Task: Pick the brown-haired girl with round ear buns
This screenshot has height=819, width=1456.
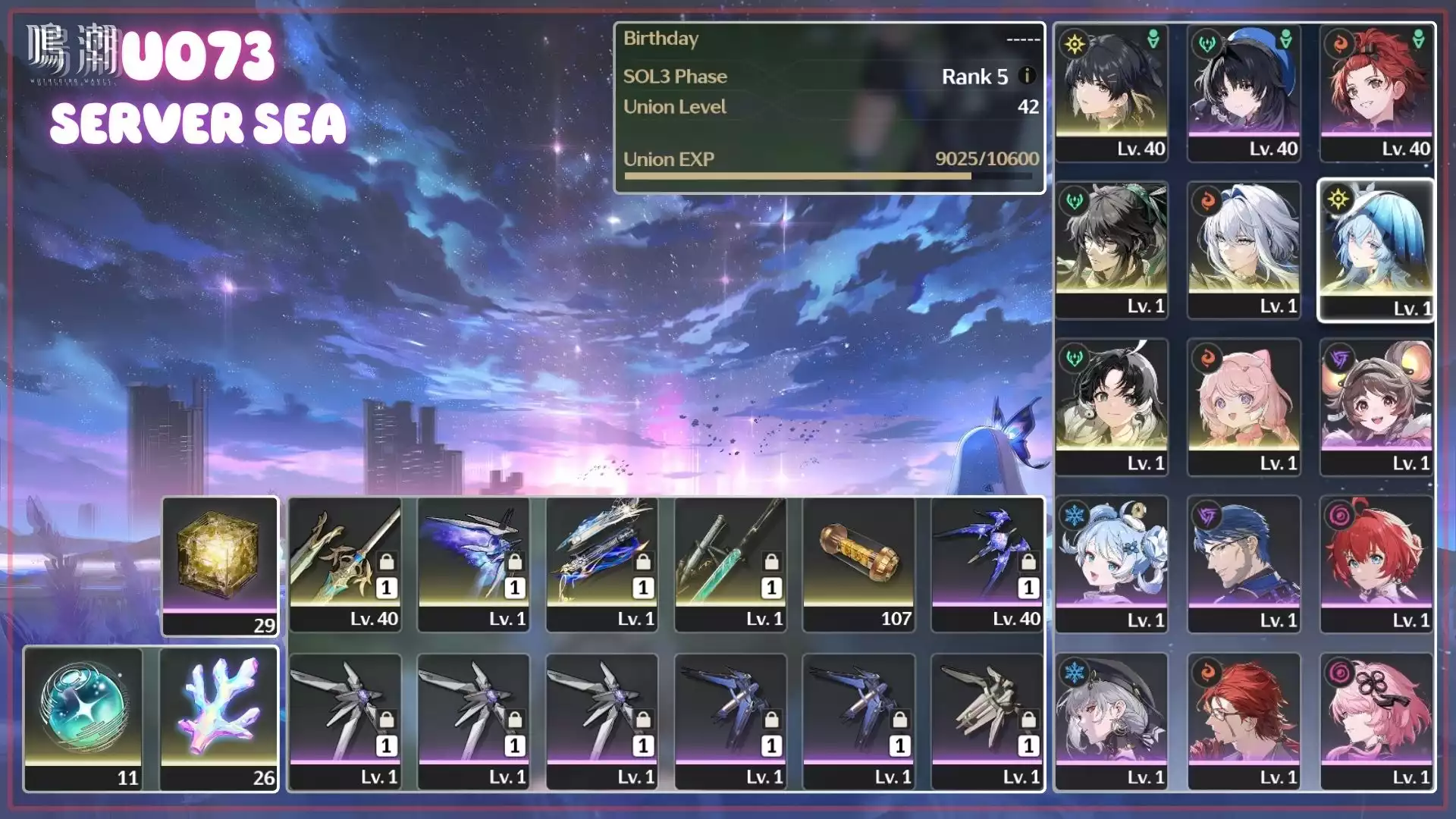Action: click(x=1376, y=407)
